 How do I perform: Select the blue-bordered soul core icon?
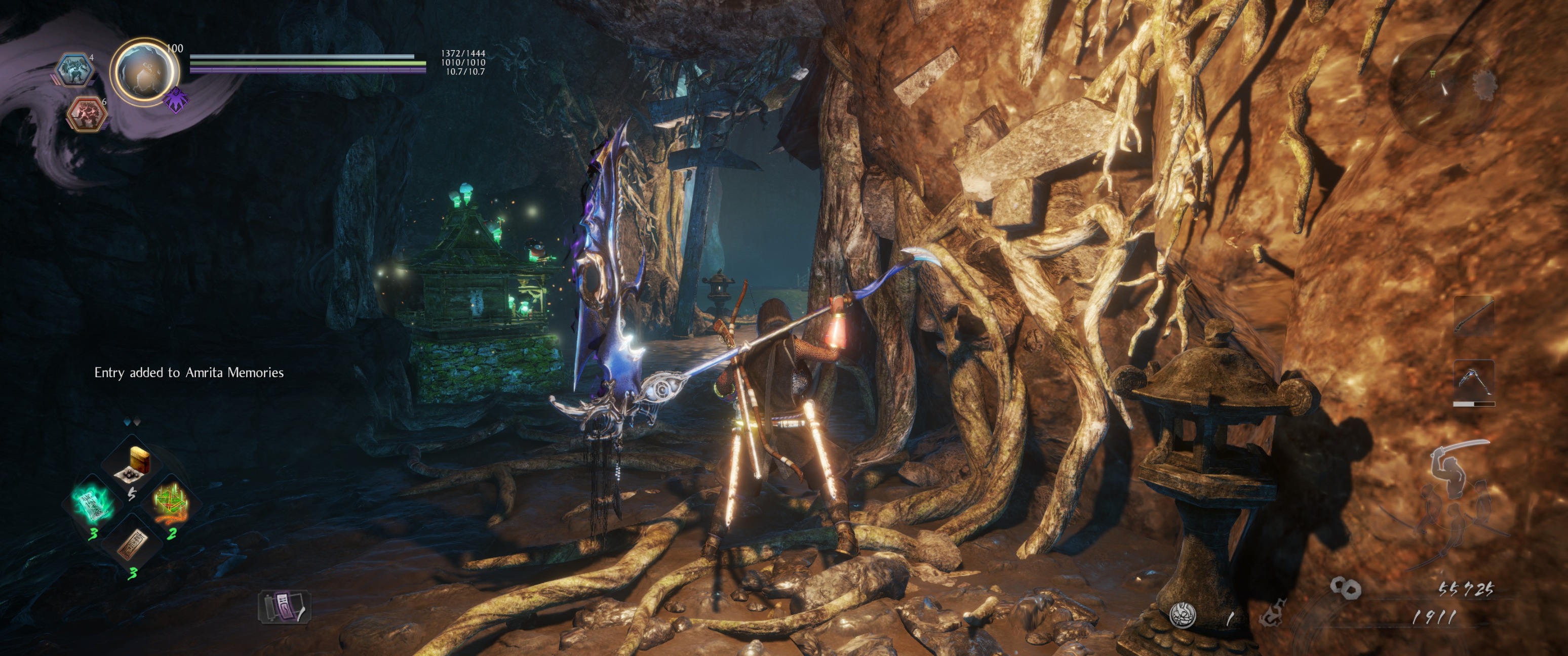74,69
